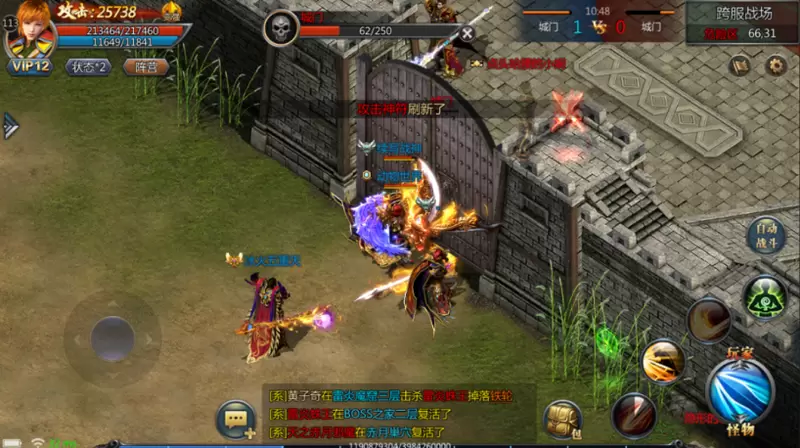Open the backpack bag icon

tap(563, 420)
